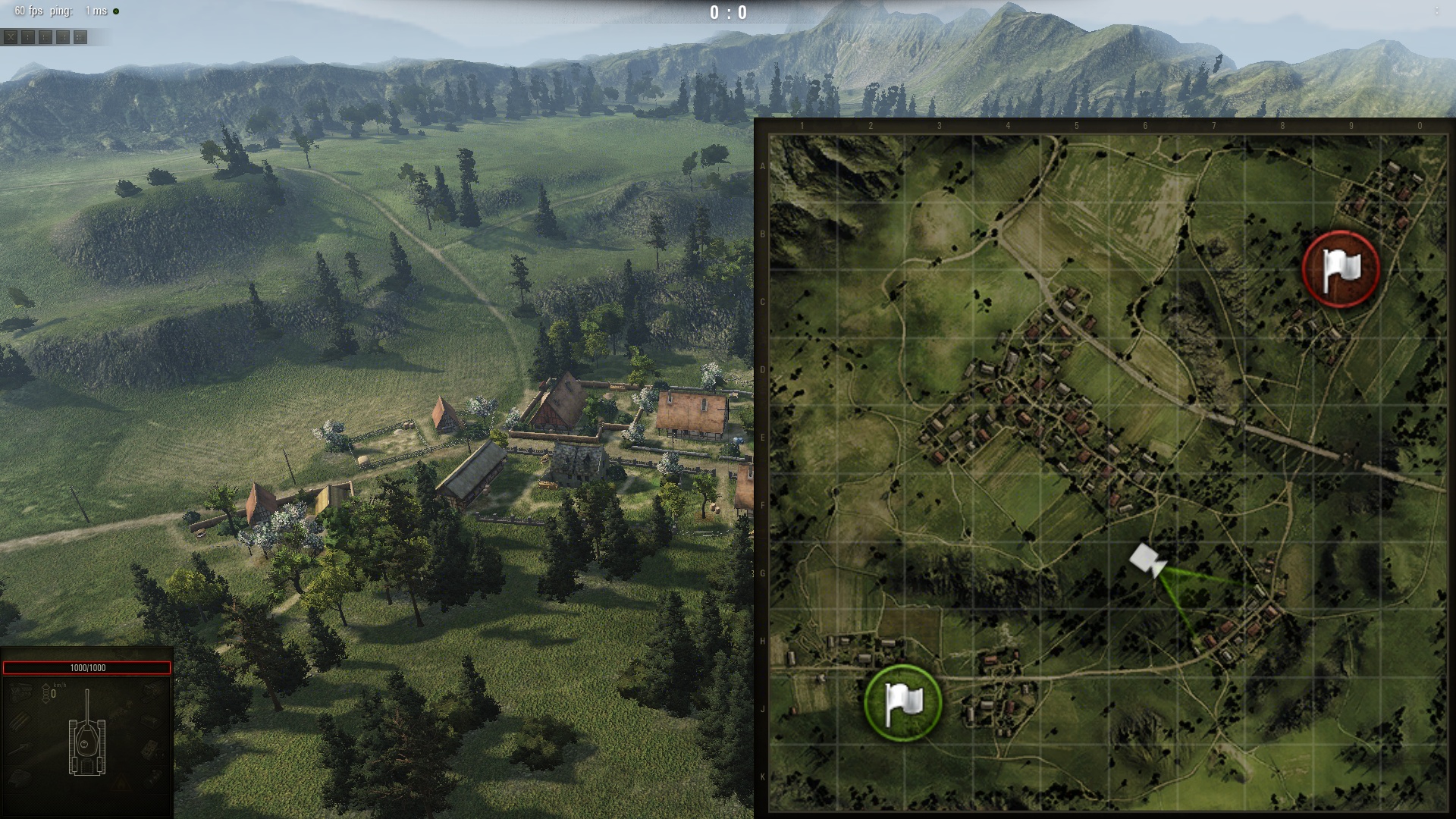Select the green allied base flag marker

point(902,702)
